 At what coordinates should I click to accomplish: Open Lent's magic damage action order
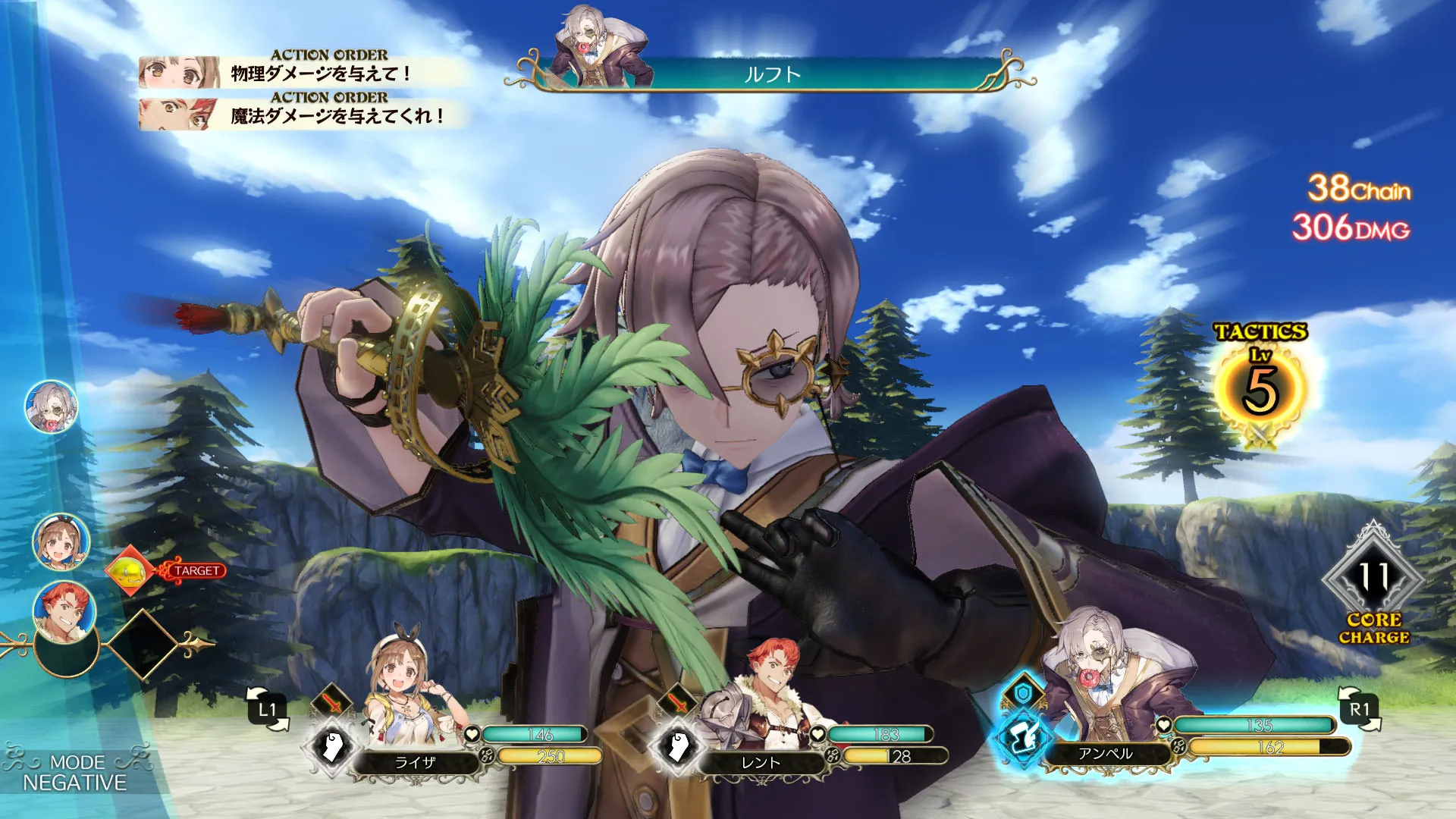pyautogui.click(x=303, y=115)
